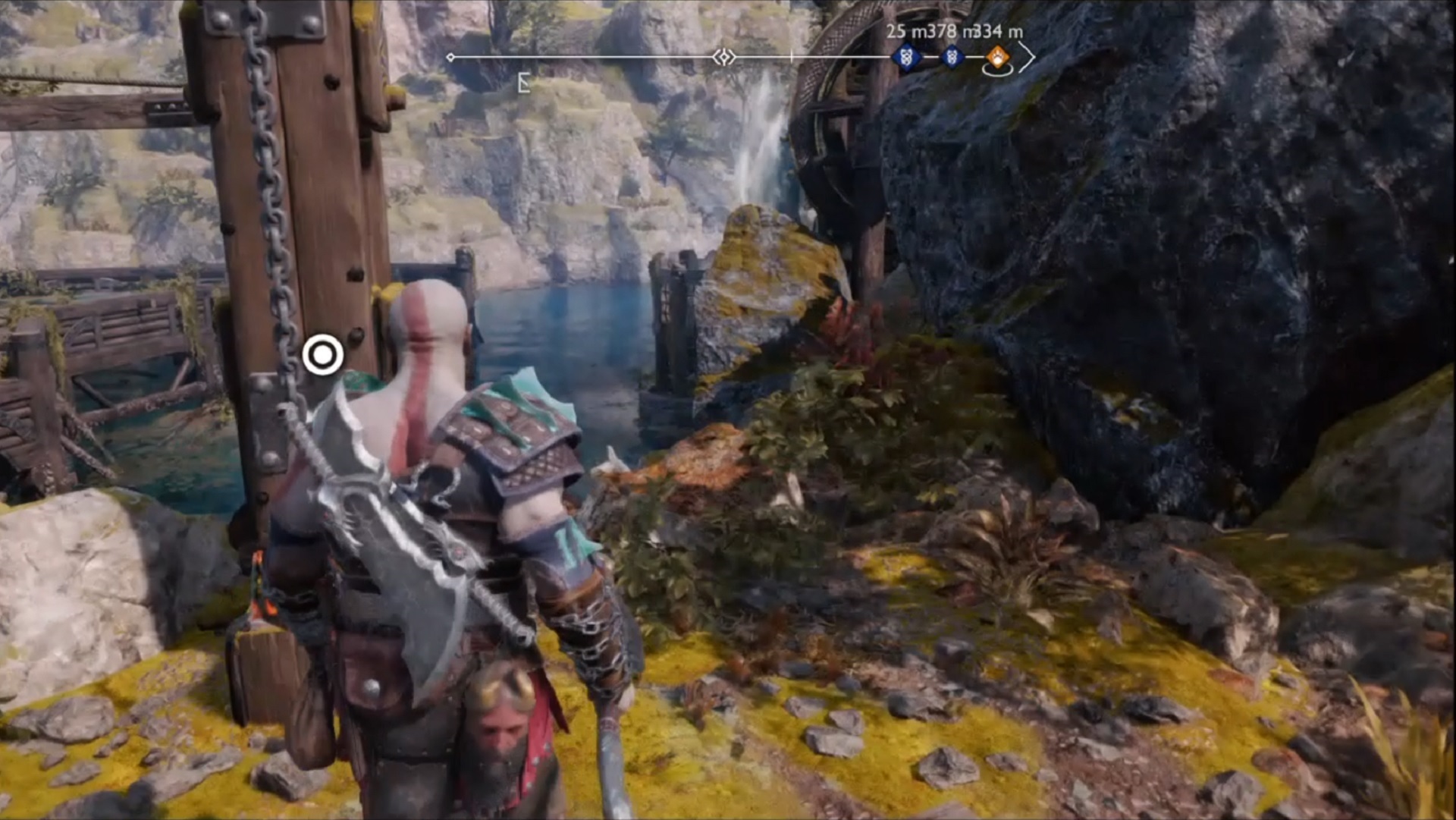
Task: Choose the smaller blue knot compass marker
Action: pos(952,57)
